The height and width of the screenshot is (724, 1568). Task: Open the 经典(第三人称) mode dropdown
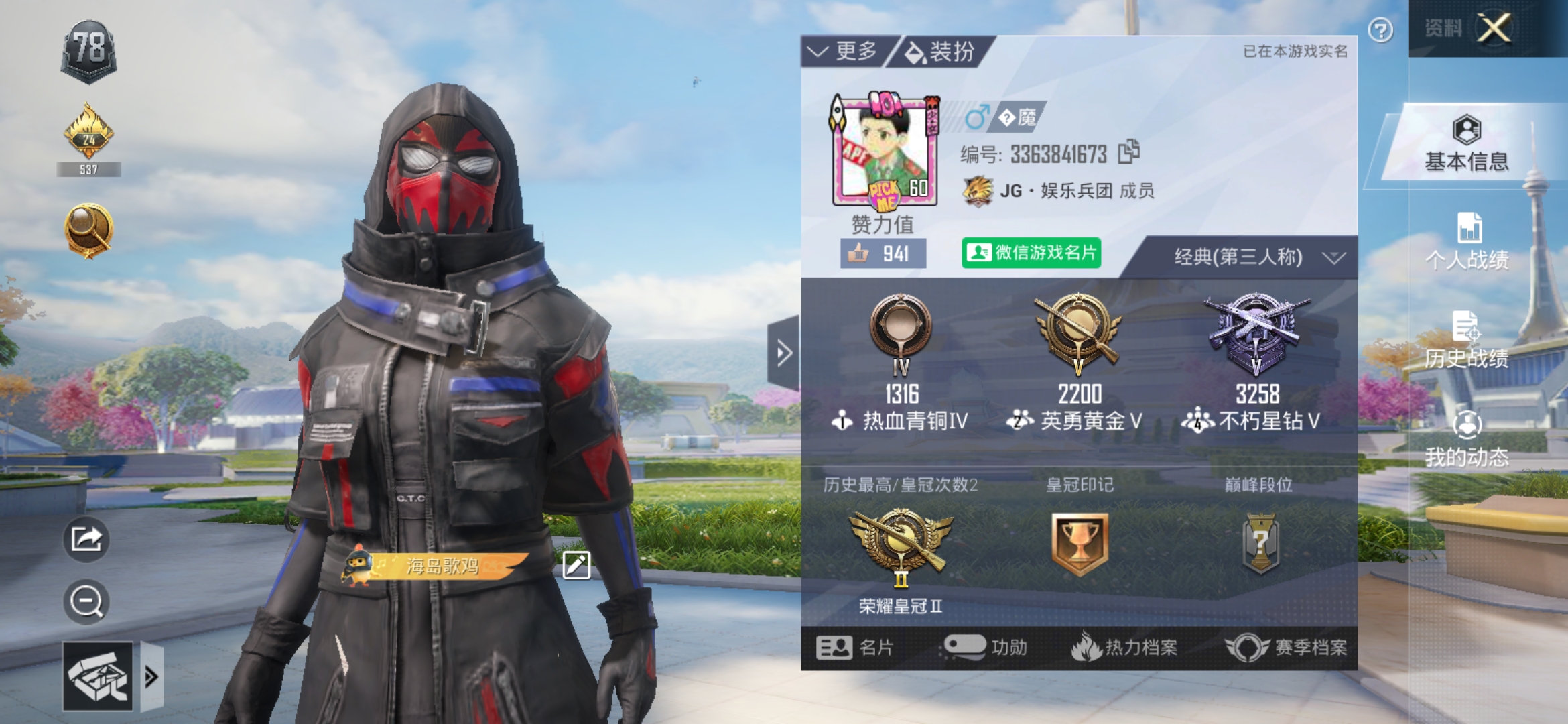pos(1252,257)
